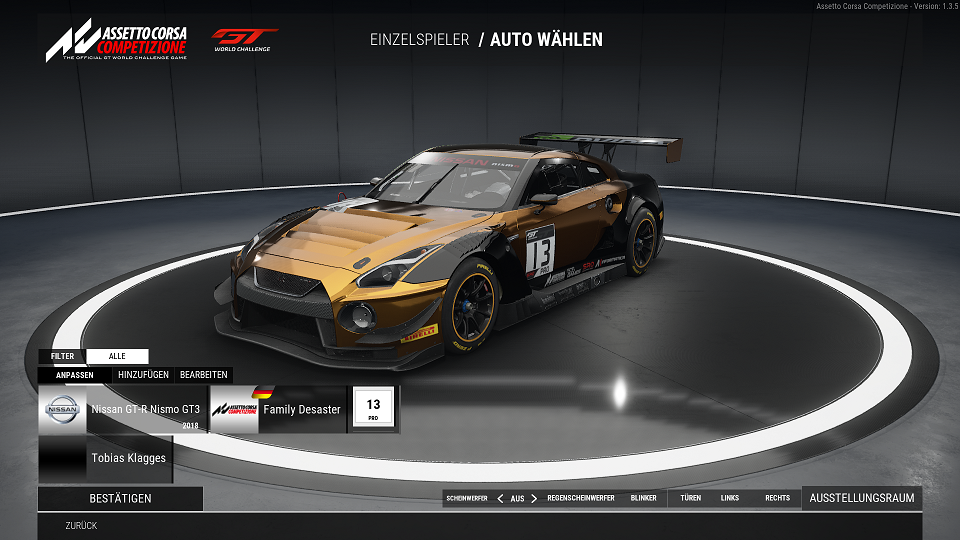The height and width of the screenshot is (540, 960).
Task: Open the left door with Links
Action: click(730, 498)
